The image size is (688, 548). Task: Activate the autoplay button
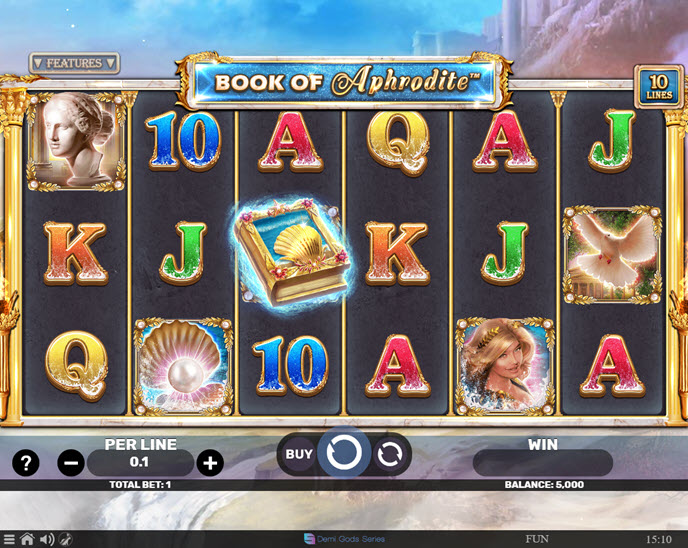coord(390,455)
